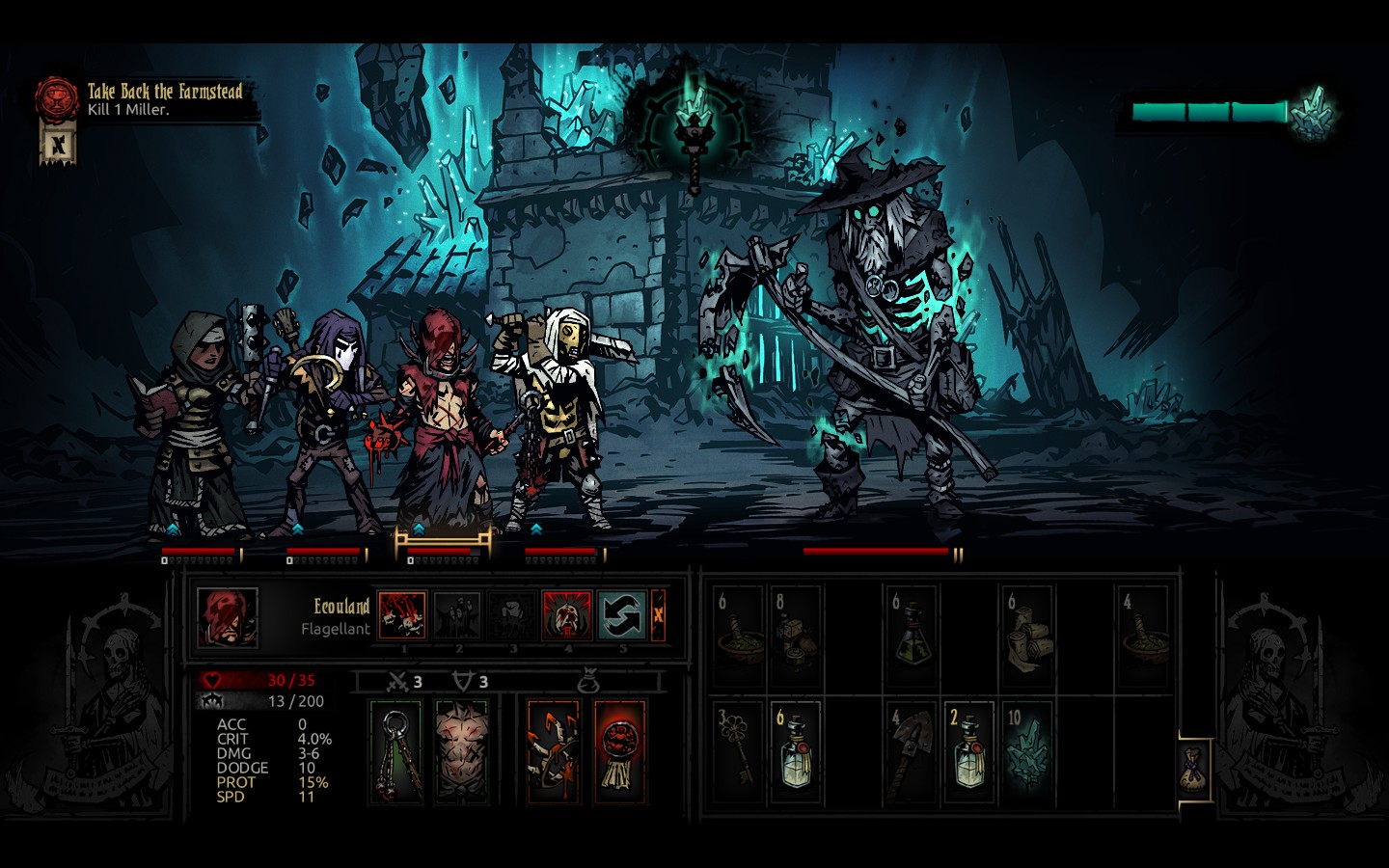The height and width of the screenshot is (868, 1389).
Task: Click the X on the Take Back the Farmstead scroll
Action: pos(60,145)
